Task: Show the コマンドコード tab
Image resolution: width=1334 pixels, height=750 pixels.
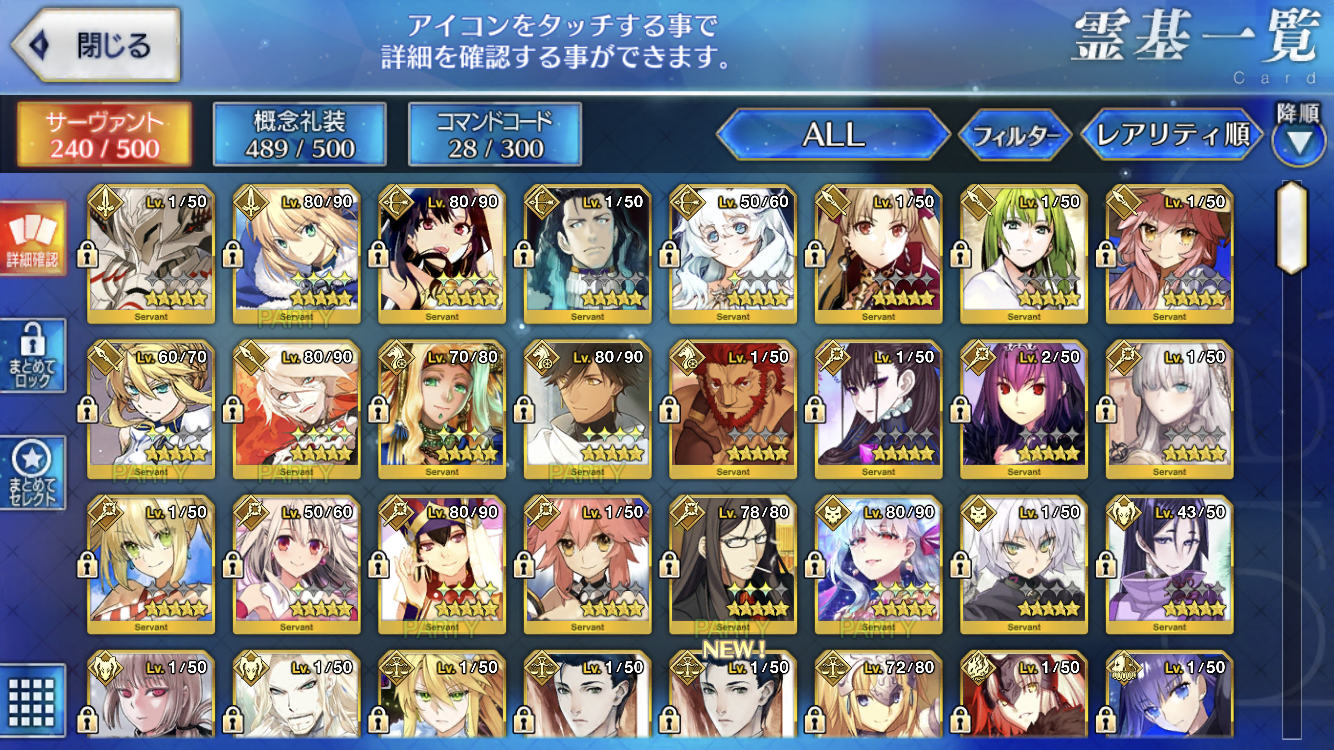Action: coord(494,134)
